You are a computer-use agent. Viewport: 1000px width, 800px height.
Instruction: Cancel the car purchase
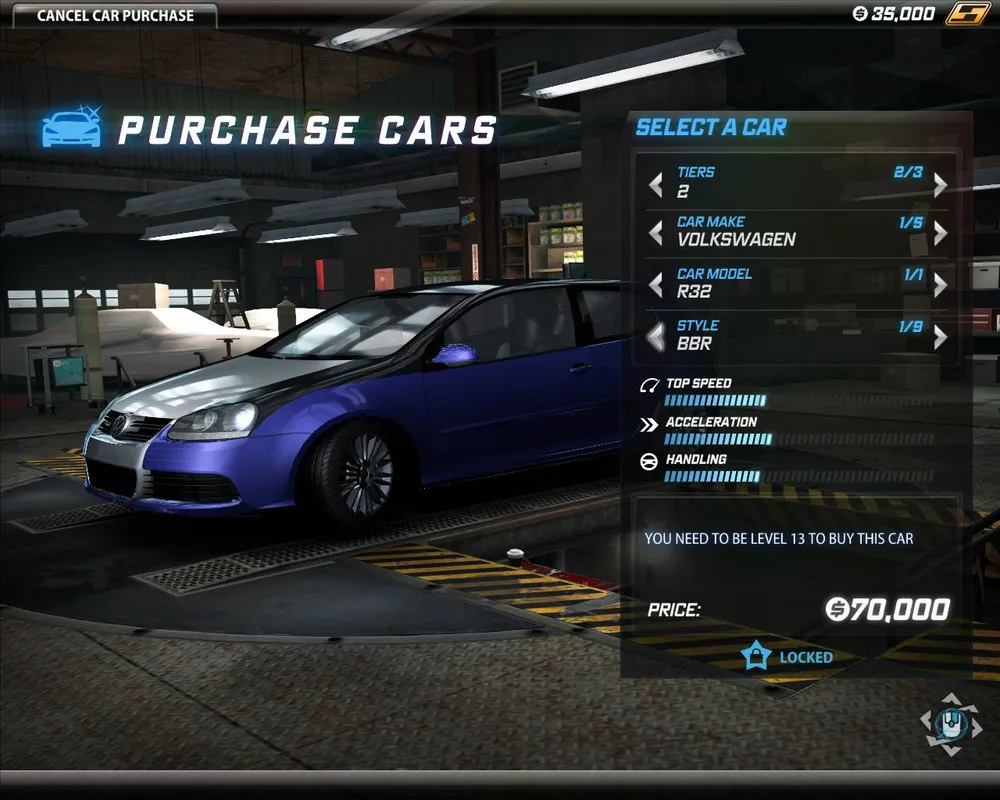(x=115, y=16)
